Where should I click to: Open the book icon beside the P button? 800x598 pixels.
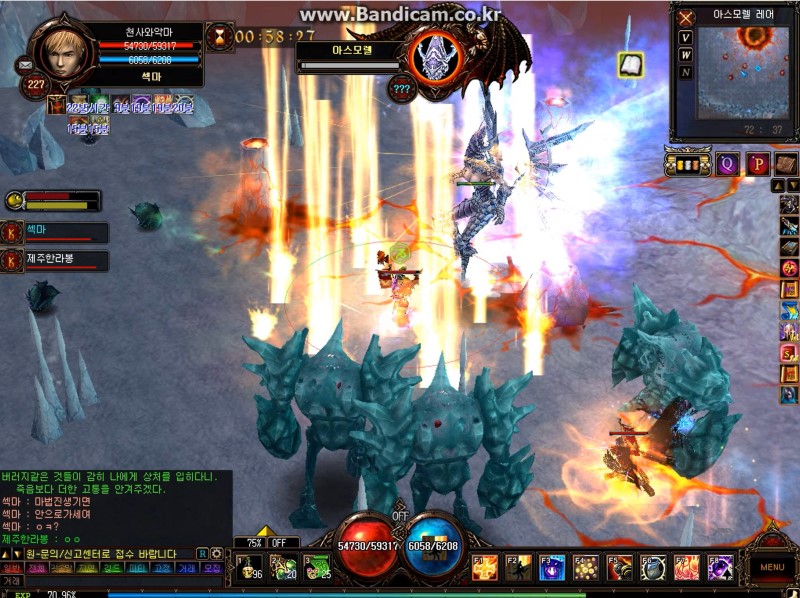coord(785,165)
